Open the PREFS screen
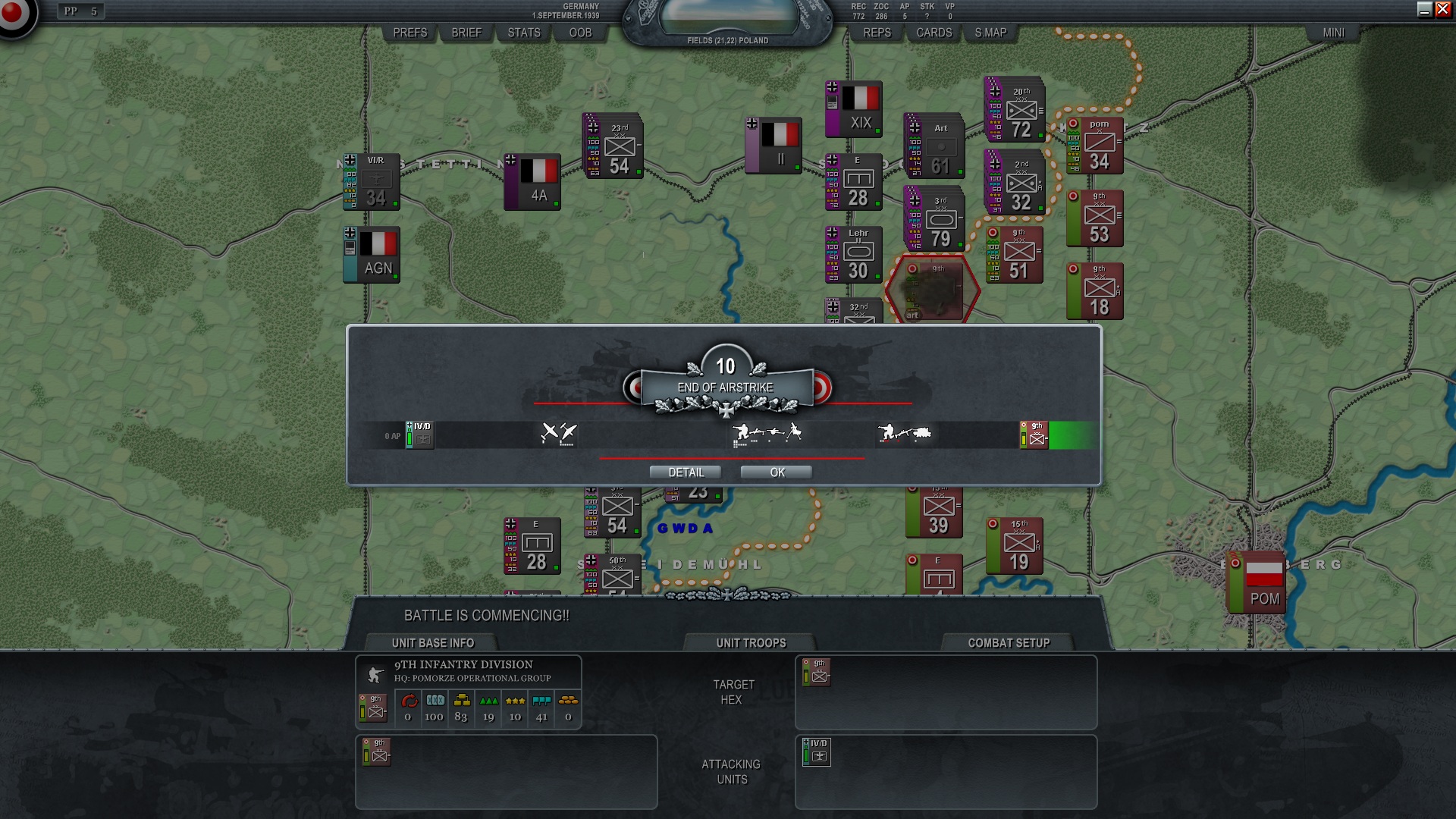Viewport: 1456px width, 819px height. (409, 33)
